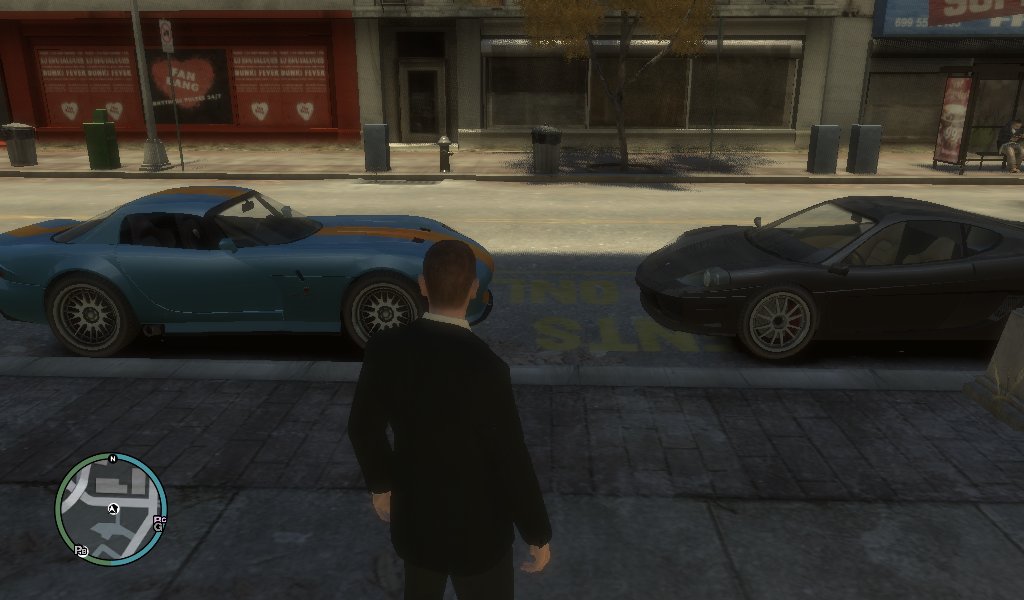Click the north N marker on radar

(113, 459)
